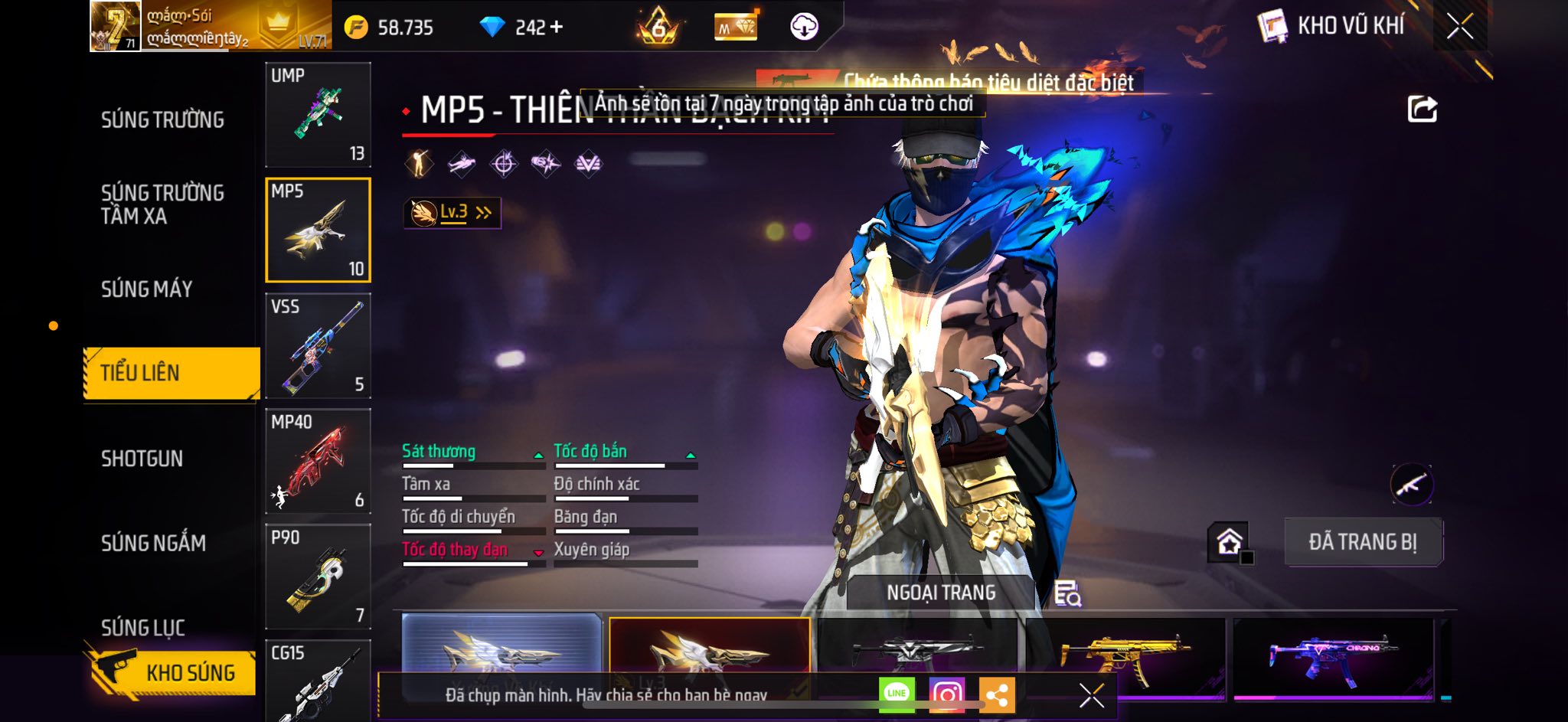This screenshot has width=1568, height=722.
Task: Click the Lv.3 upgrade button
Action: [x=452, y=213]
